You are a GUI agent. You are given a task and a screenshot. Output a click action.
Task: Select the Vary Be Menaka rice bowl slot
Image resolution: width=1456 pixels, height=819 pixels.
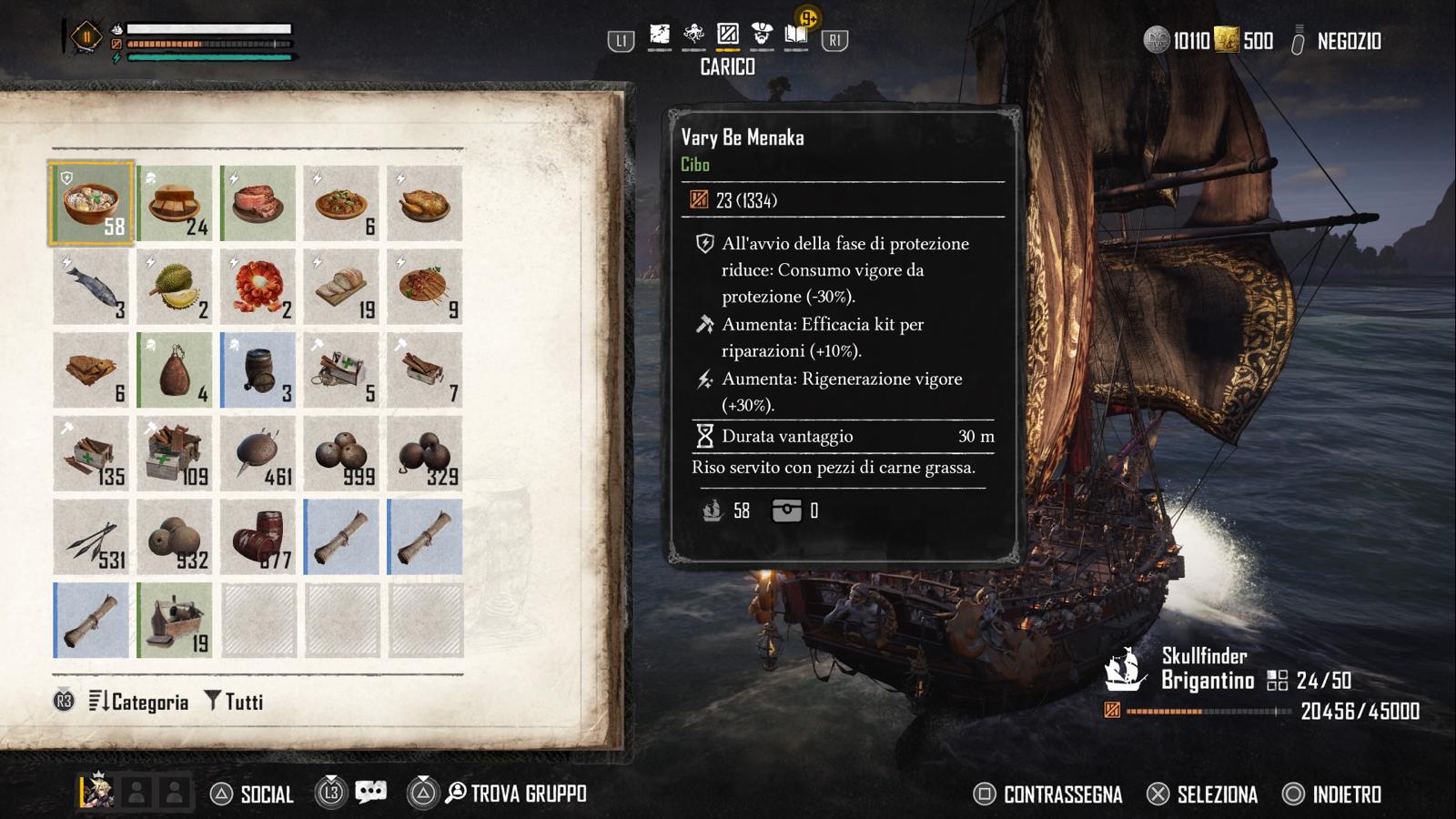coord(91,204)
